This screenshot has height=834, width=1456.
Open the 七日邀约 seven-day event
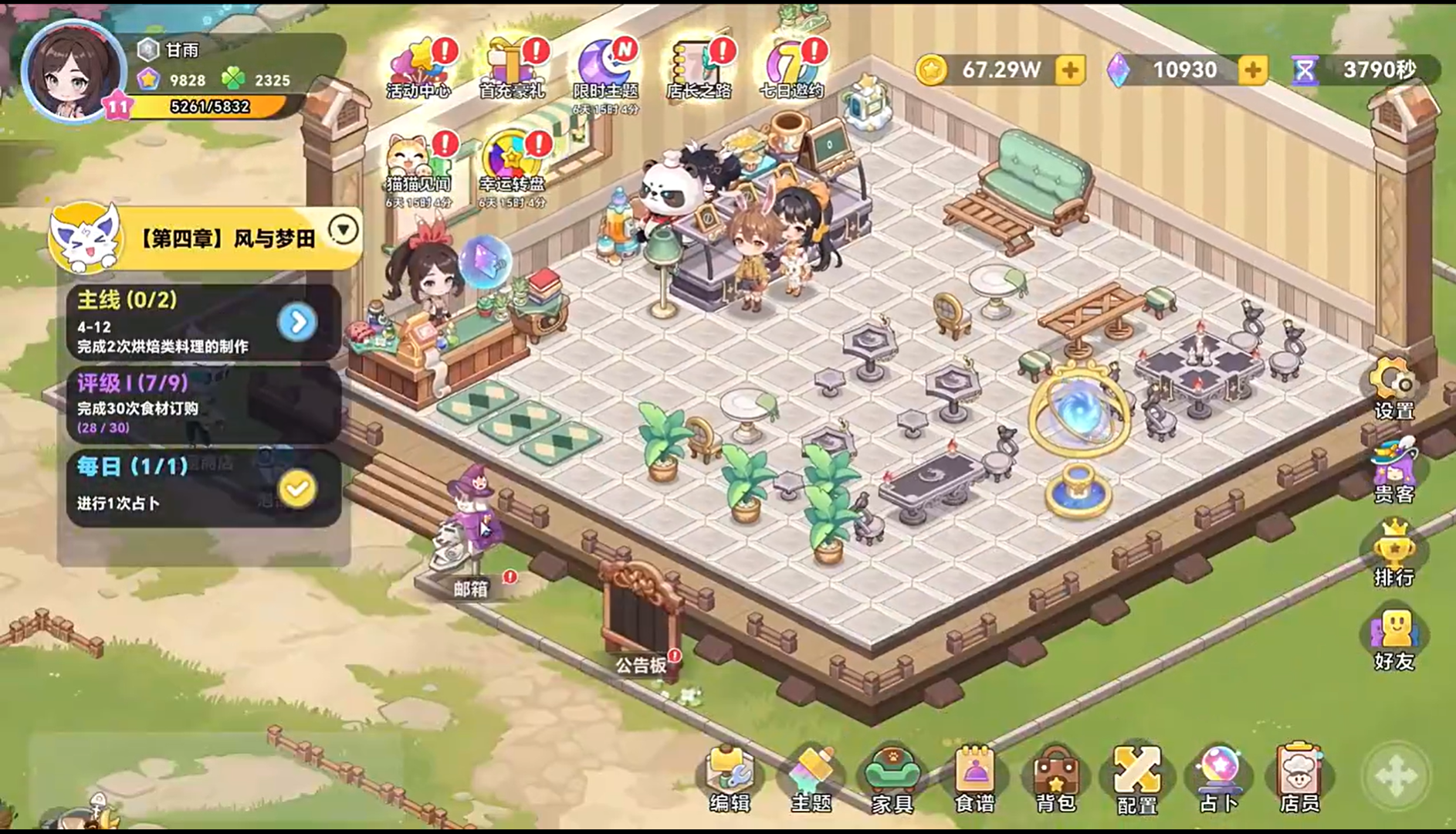pos(791,68)
